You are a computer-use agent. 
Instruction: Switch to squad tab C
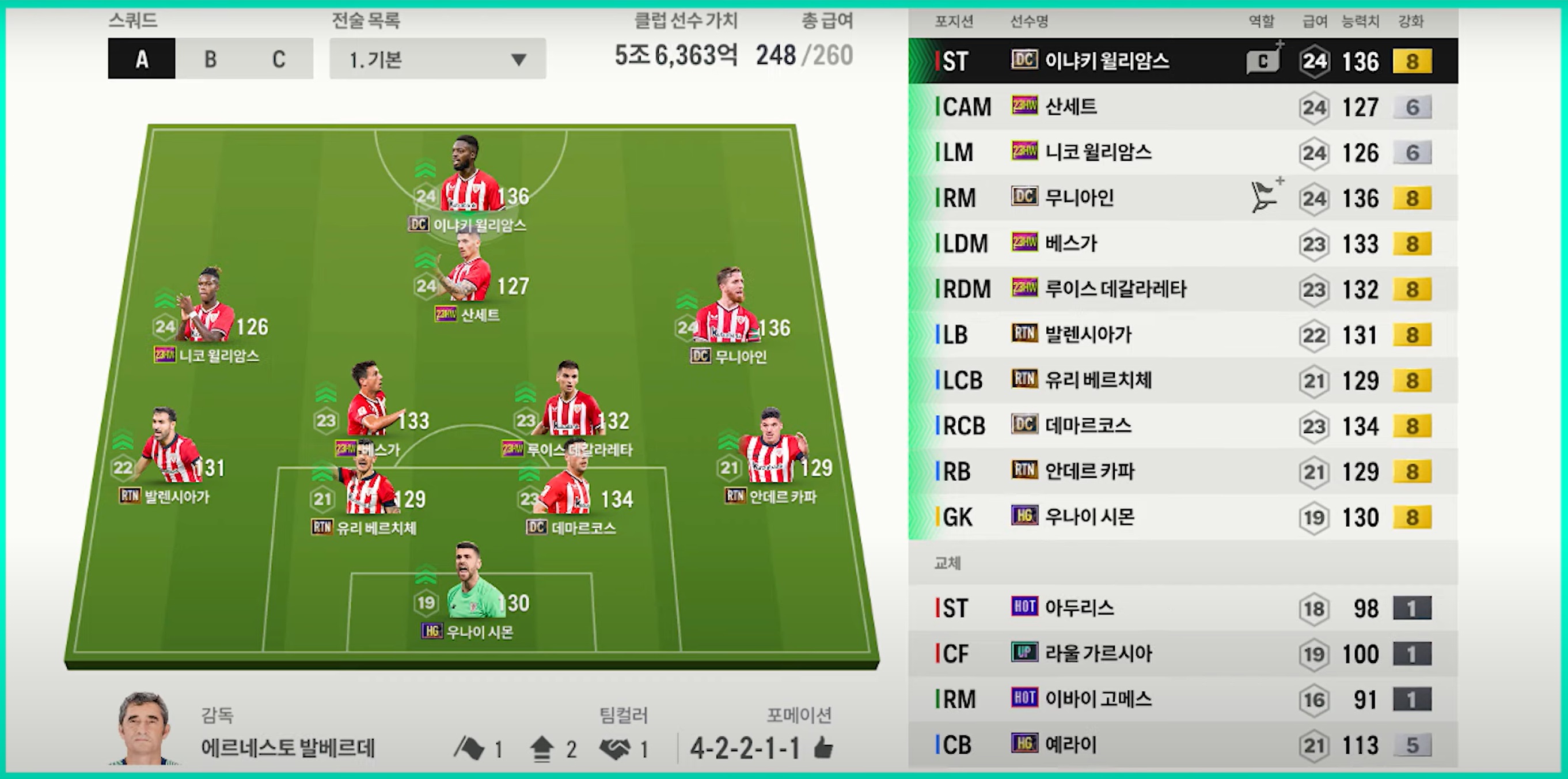[279, 59]
